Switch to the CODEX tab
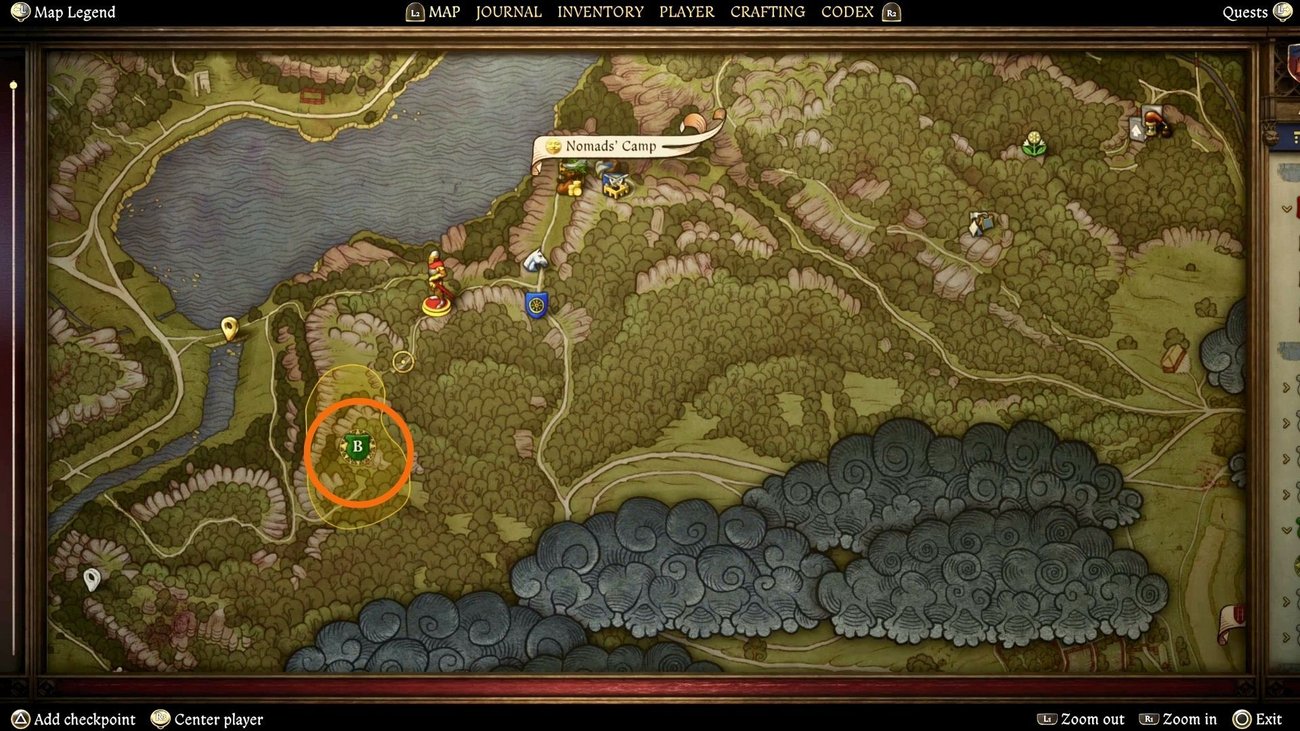Image resolution: width=1300 pixels, height=731 pixels. 846,12
